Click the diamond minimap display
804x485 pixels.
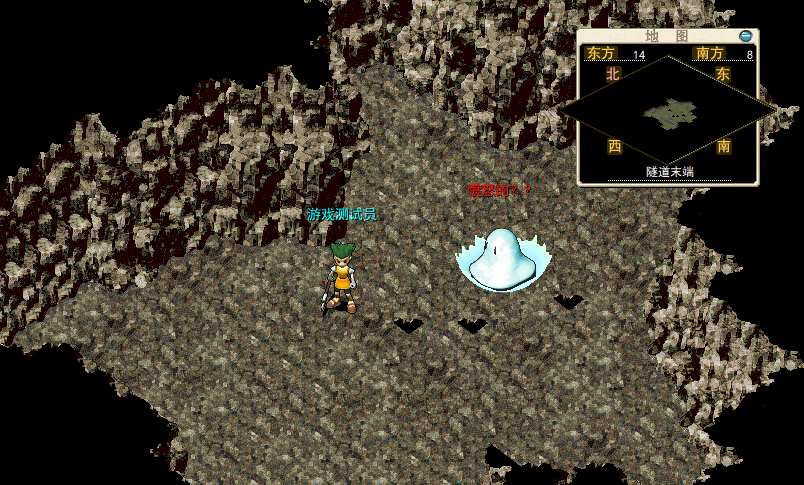click(x=667, y=111)
